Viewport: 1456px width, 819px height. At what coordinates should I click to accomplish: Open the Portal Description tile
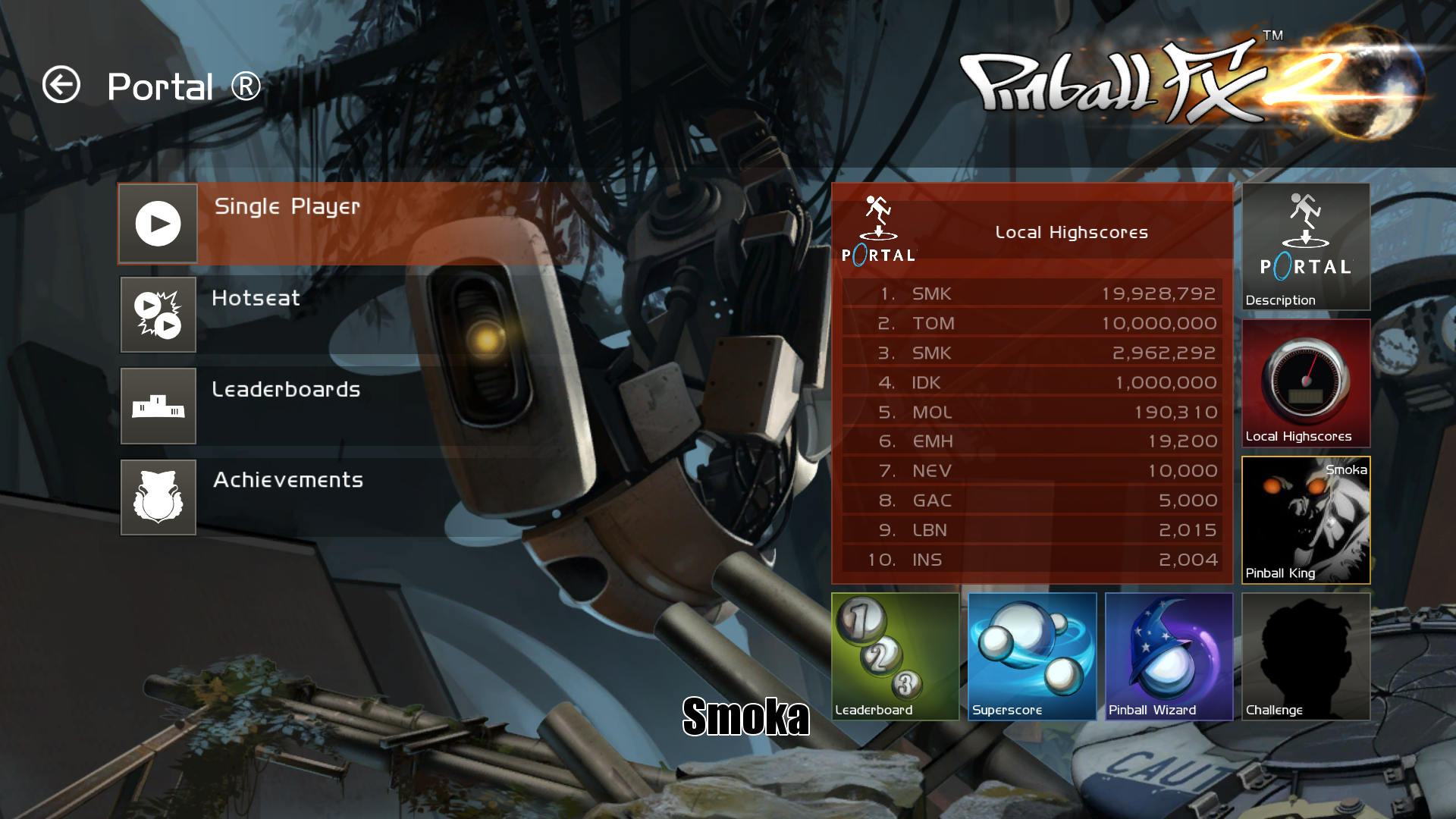coord(1306,246)
